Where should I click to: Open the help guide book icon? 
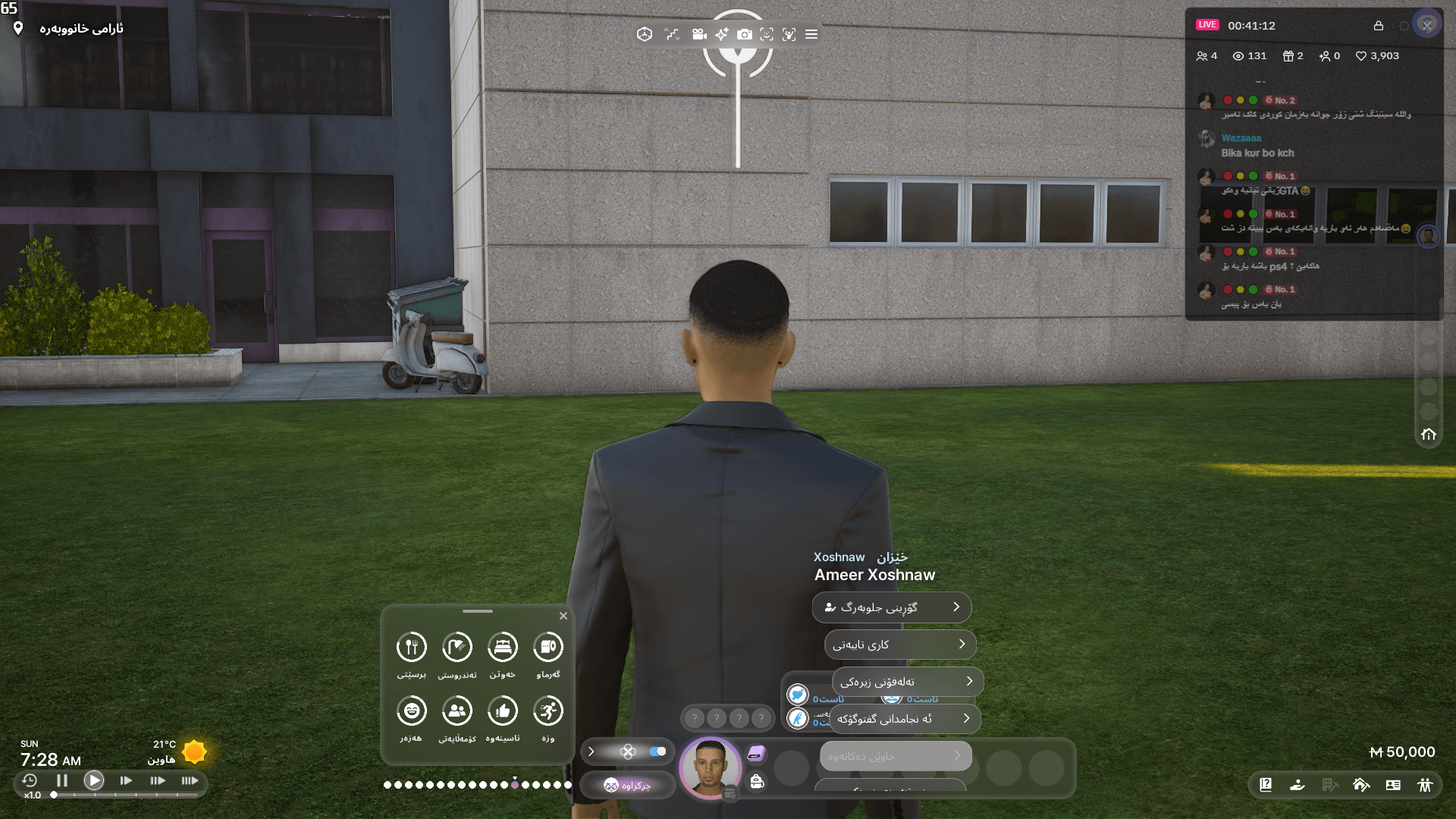pyautogui.click(x=1265, y=786)
